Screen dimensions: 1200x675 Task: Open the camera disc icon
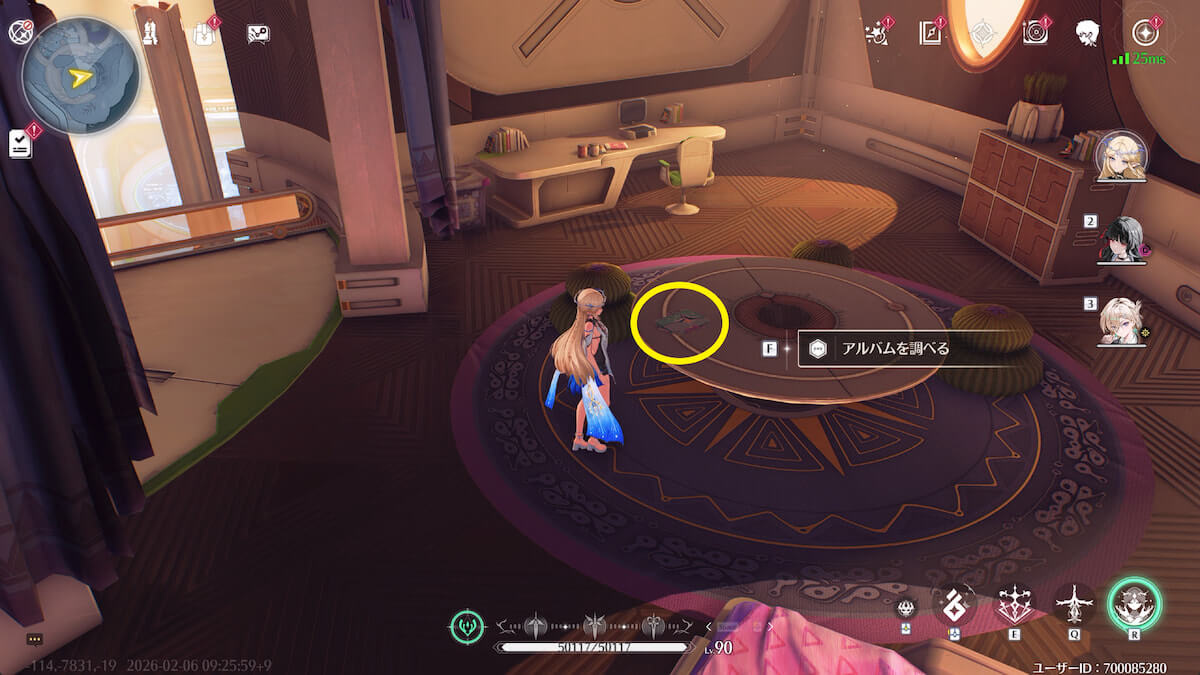1035,33
